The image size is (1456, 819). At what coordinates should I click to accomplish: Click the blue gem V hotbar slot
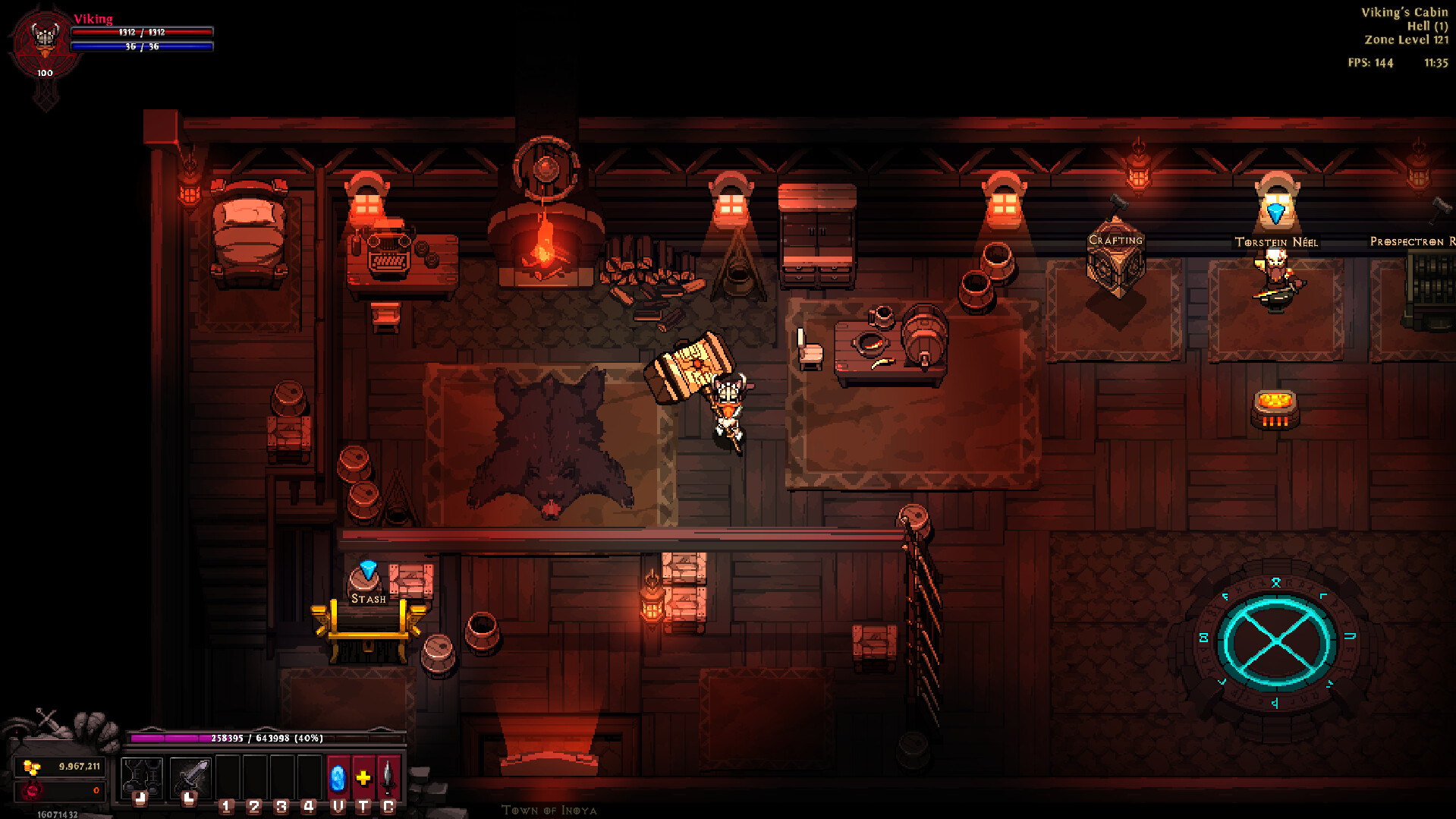click(x=338, y=778)
